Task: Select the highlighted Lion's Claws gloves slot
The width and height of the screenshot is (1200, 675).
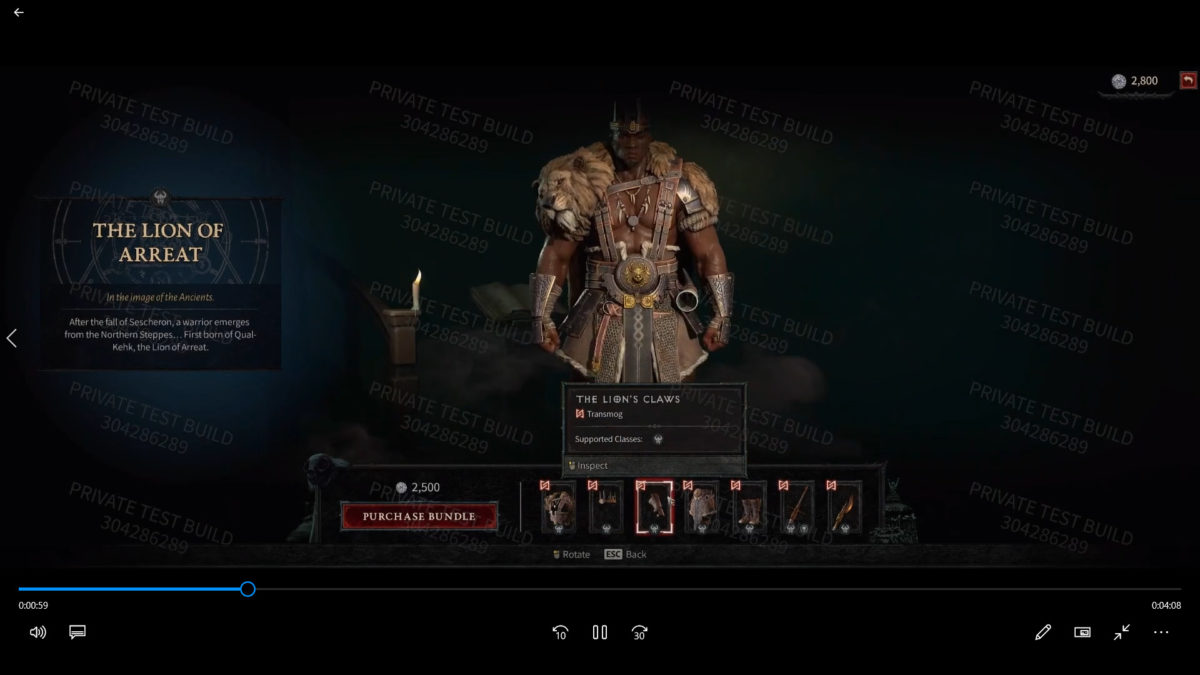Action: coord(654,509)
